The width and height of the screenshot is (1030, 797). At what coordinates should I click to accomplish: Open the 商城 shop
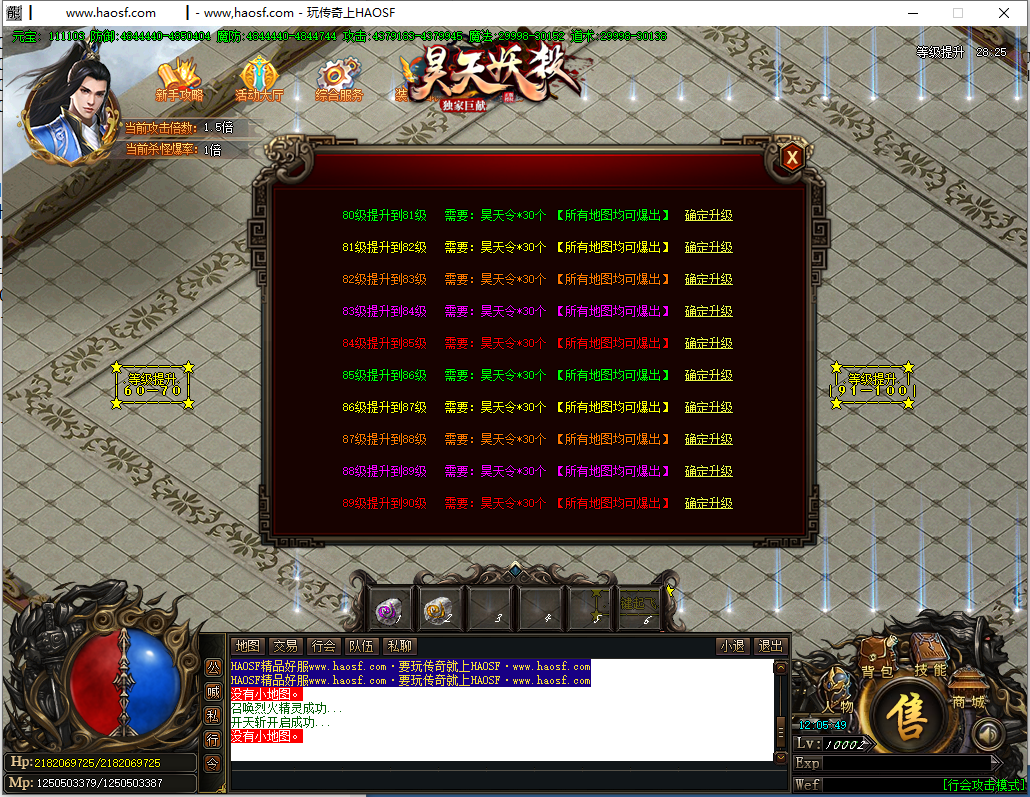coord(967,696)
